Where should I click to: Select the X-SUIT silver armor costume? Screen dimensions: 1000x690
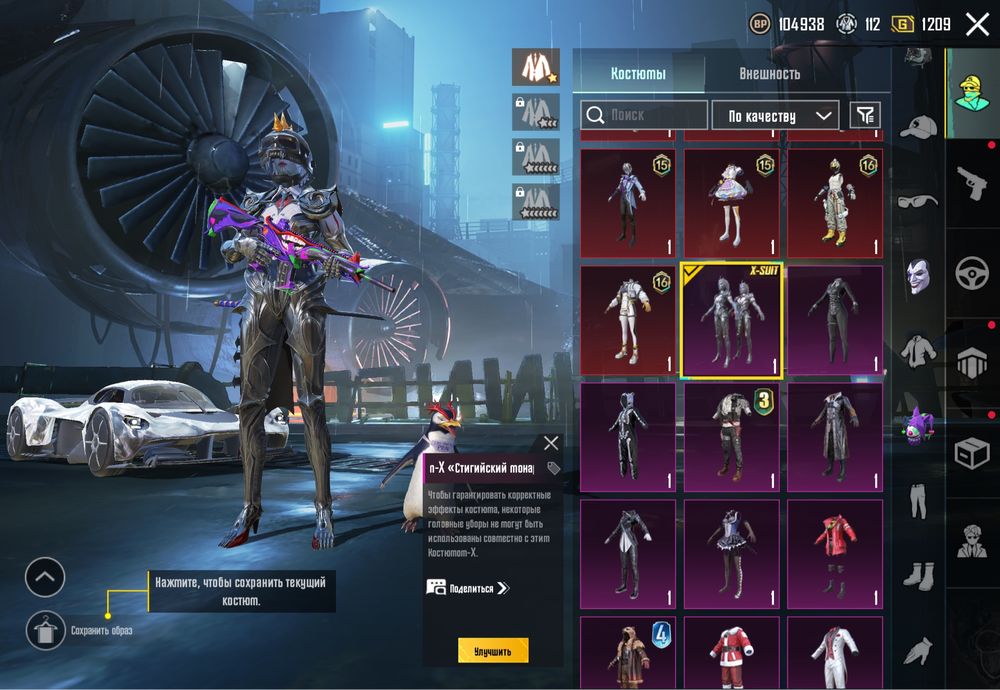731,321
